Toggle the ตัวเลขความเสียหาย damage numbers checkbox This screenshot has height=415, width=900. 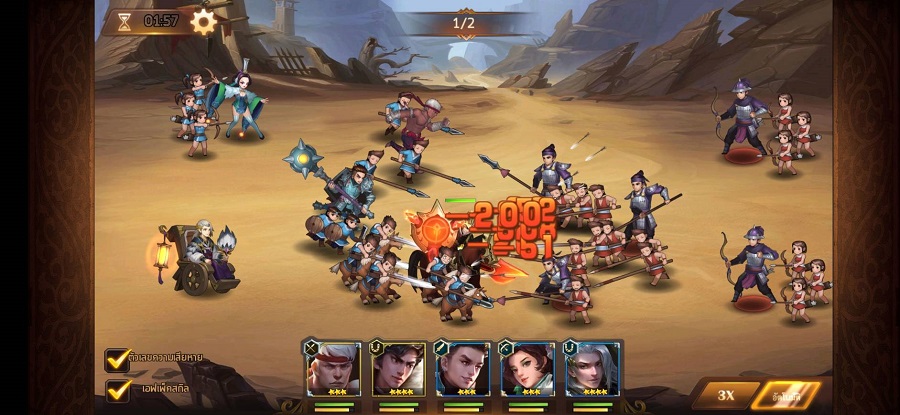pyautogui.click(x=118, y=360)
